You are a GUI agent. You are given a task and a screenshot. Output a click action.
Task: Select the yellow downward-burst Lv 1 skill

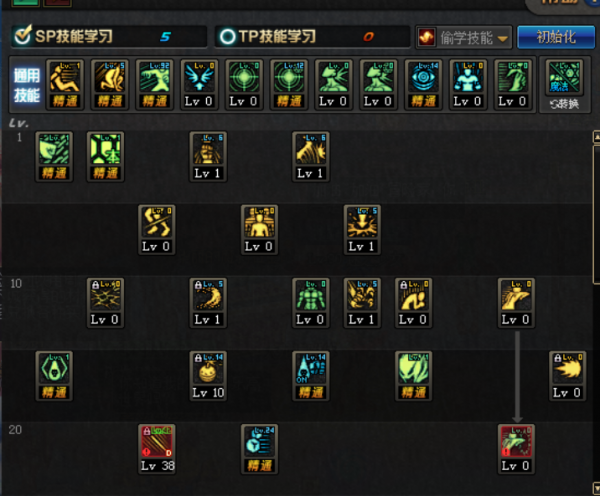point(362,228)
